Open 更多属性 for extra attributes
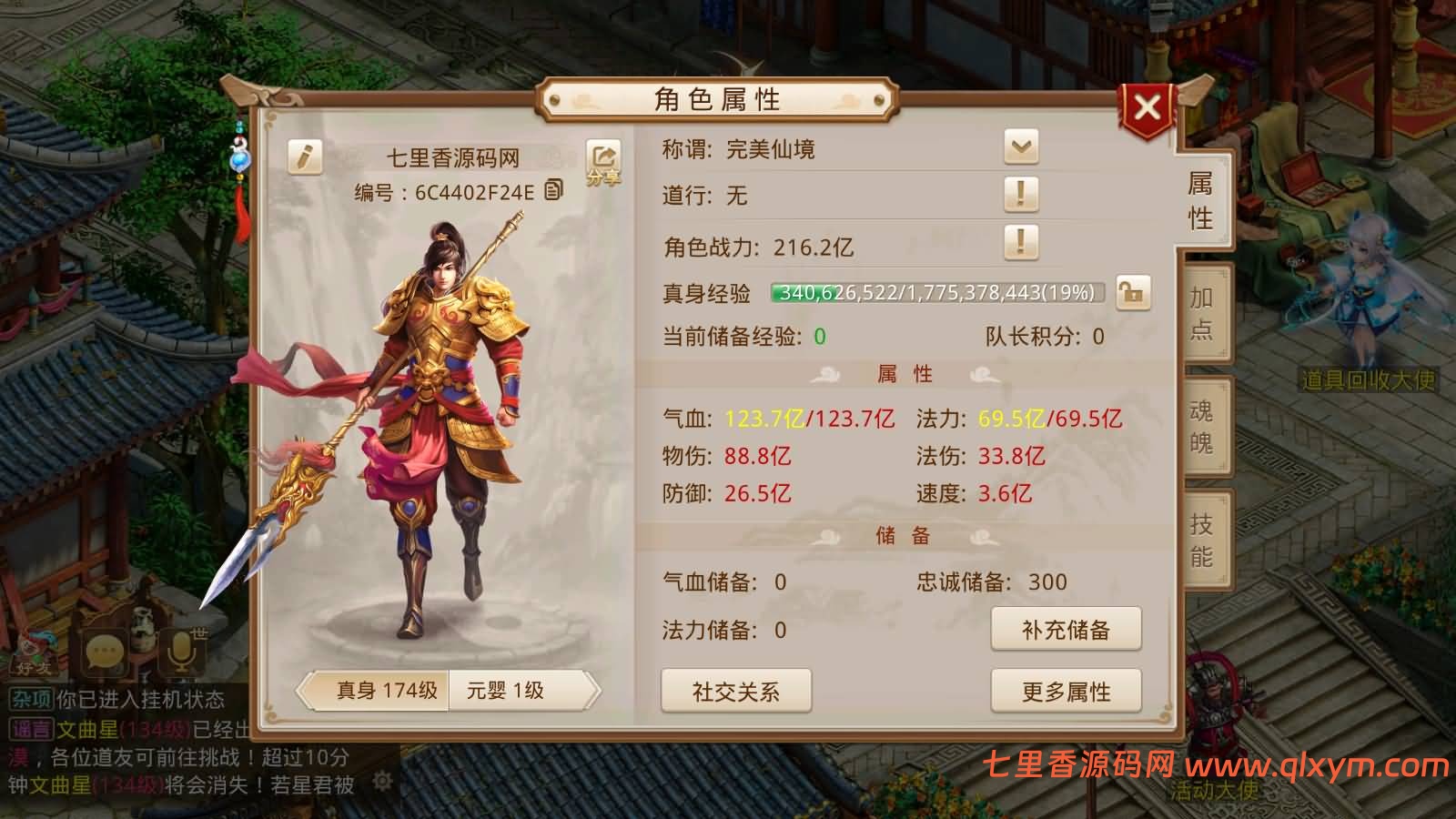The height and width of the screenshot is (819, 1456). [1067, 692]
